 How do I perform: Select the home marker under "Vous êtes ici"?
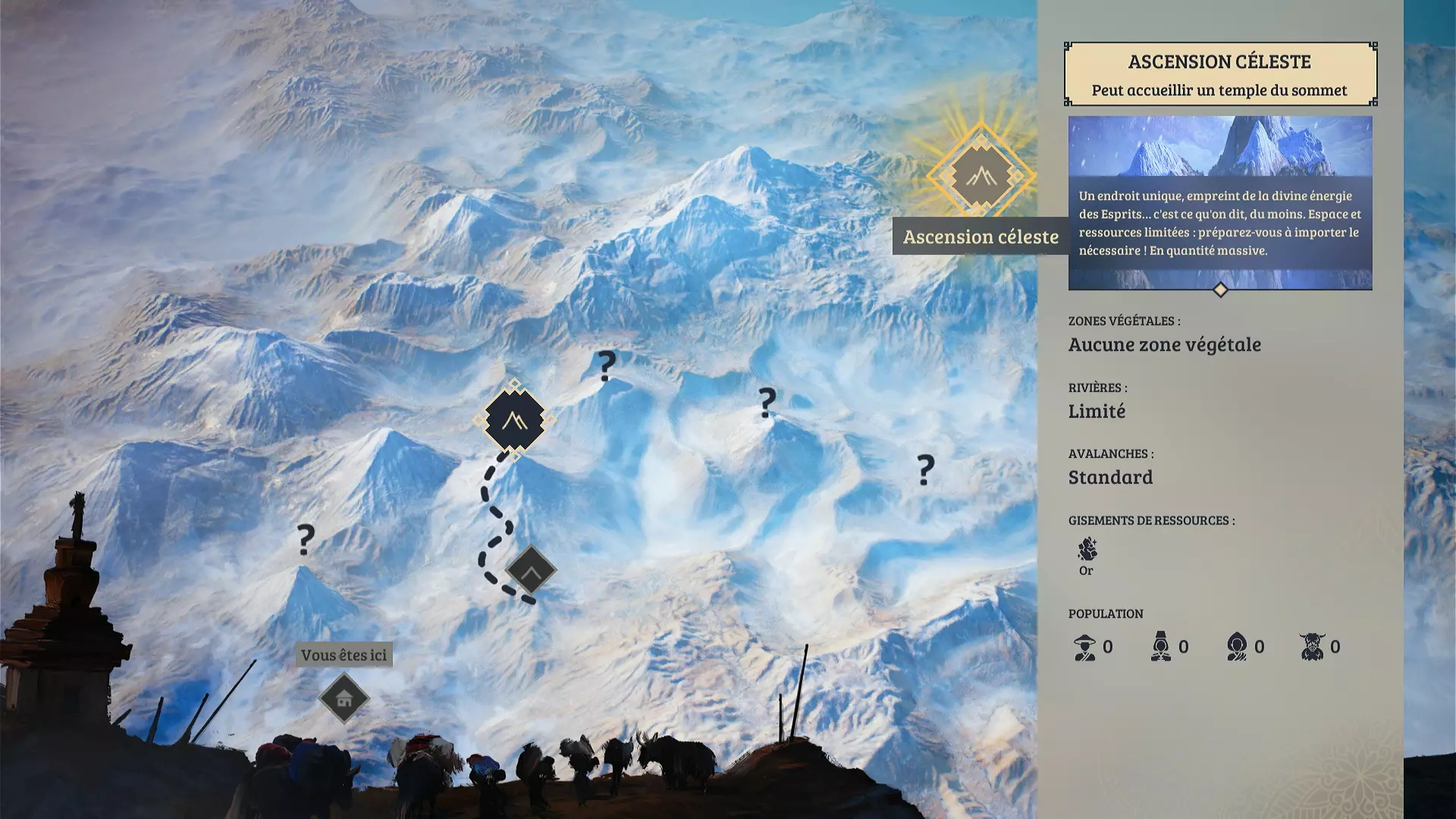[344, 698]
